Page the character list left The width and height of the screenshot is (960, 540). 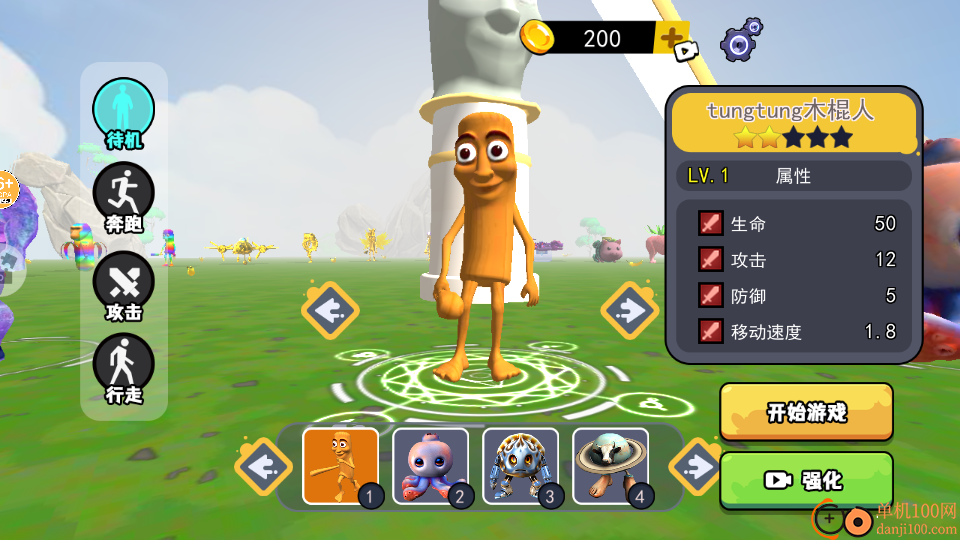point(264,466)
